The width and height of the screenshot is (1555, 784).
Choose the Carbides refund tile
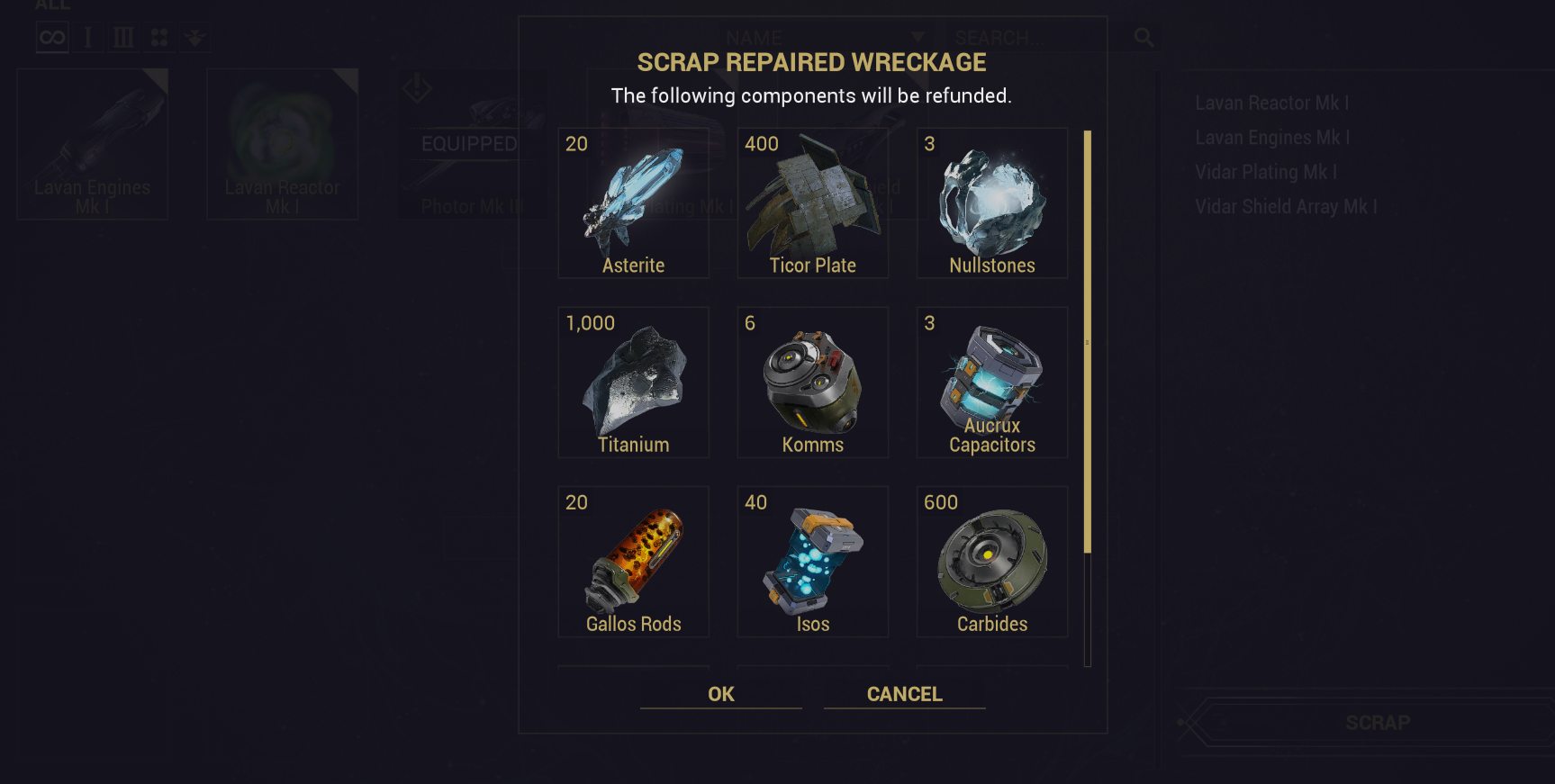point(992,562)
